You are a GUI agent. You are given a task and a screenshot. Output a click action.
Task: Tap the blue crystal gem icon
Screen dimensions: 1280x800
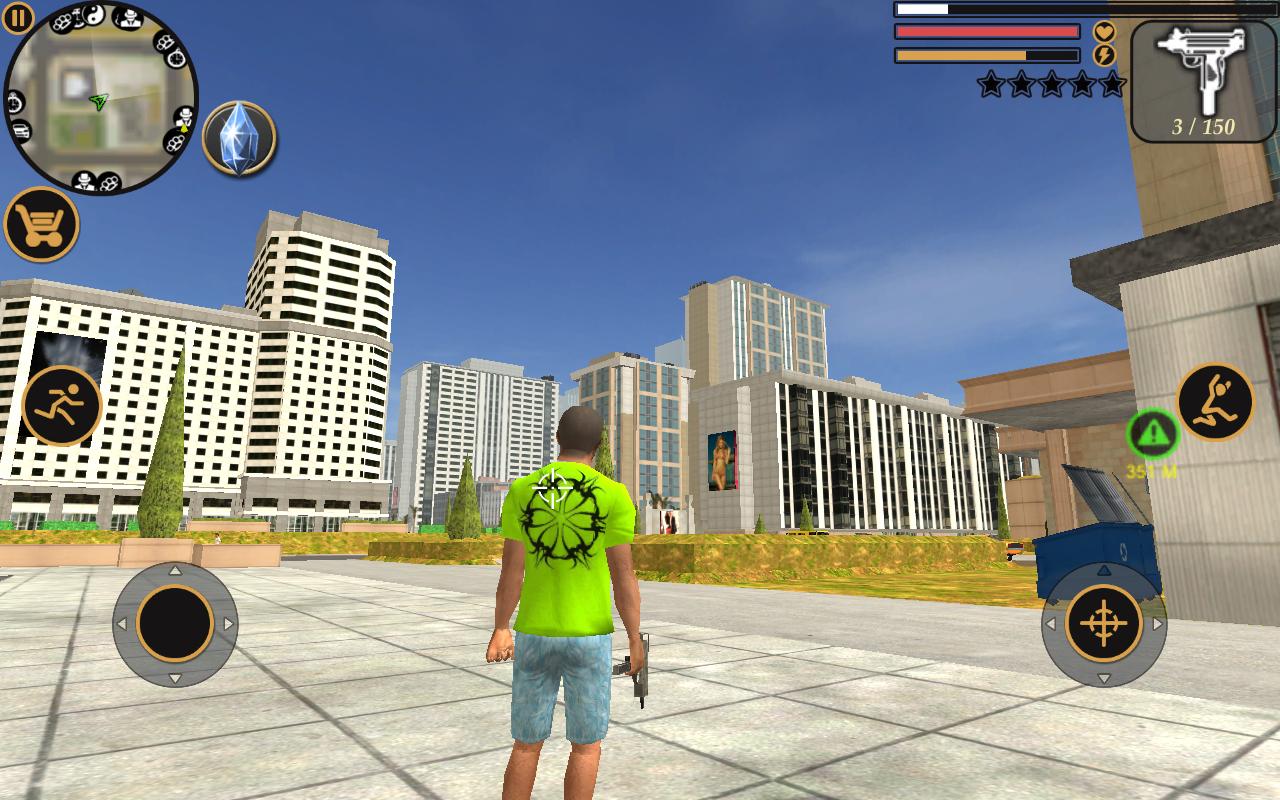click(x=239, y=138)
